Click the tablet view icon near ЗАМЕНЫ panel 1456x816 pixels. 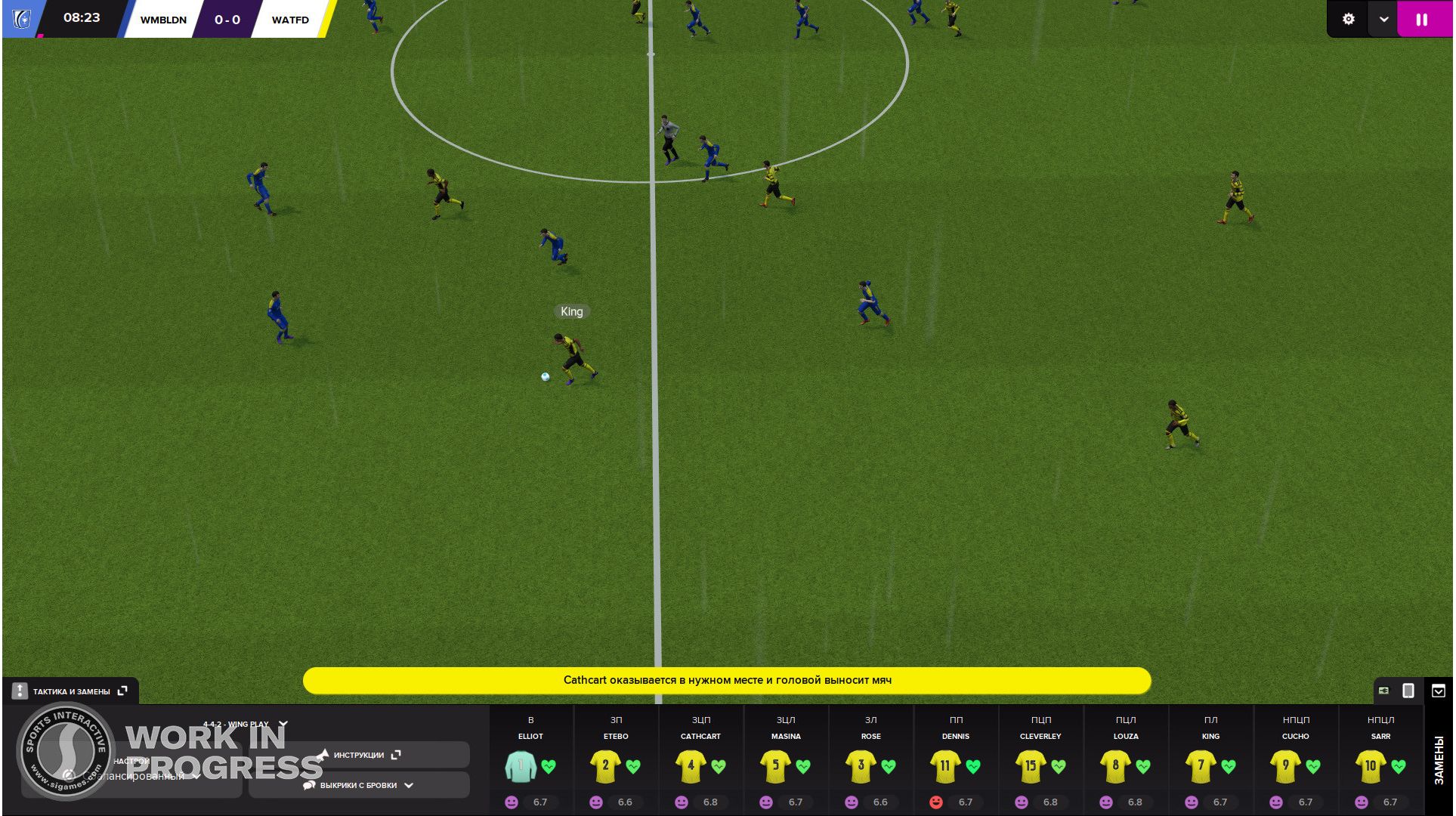coord(1408,691)
